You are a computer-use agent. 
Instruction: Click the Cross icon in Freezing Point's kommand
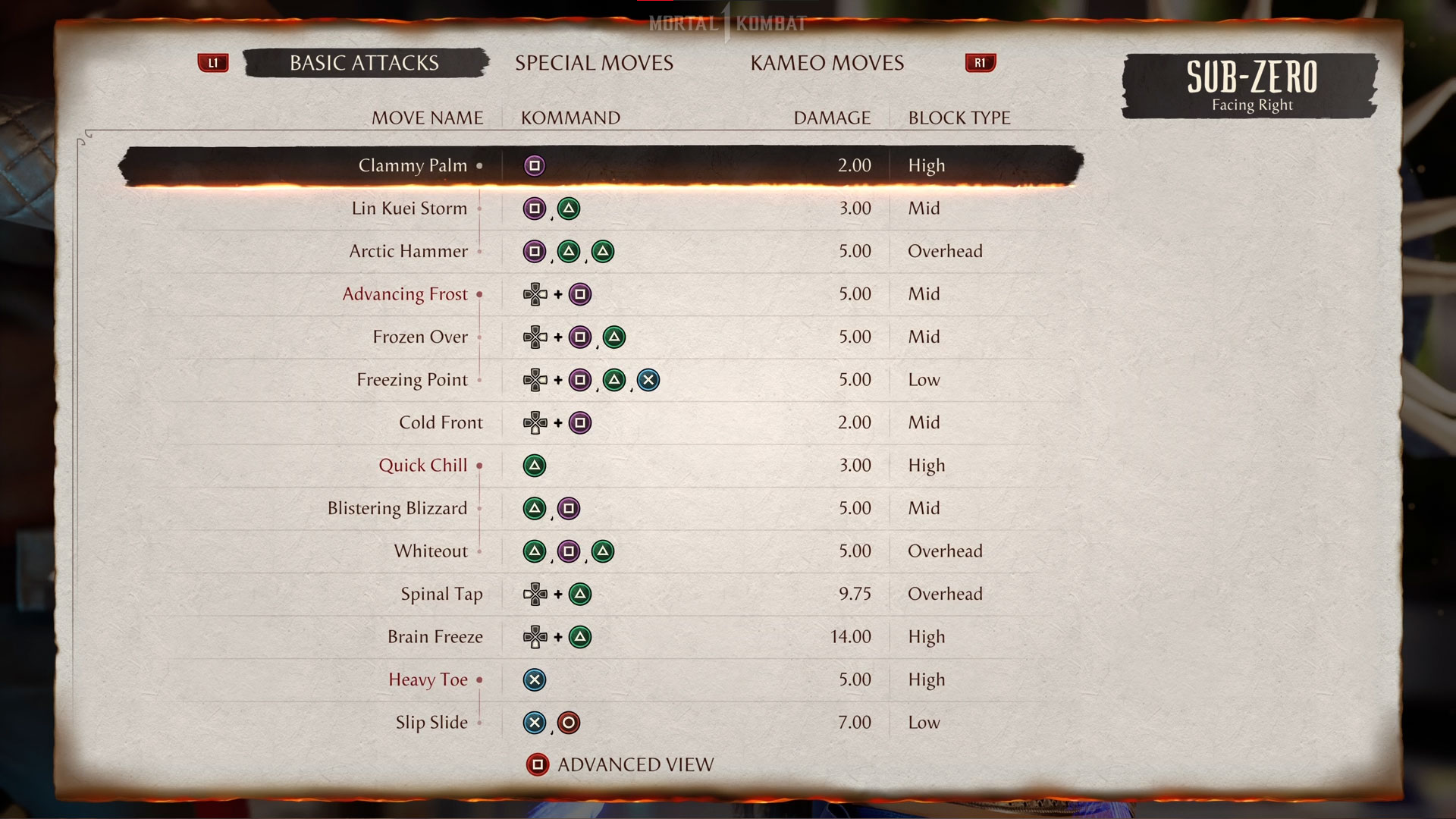tap(648, 379)
